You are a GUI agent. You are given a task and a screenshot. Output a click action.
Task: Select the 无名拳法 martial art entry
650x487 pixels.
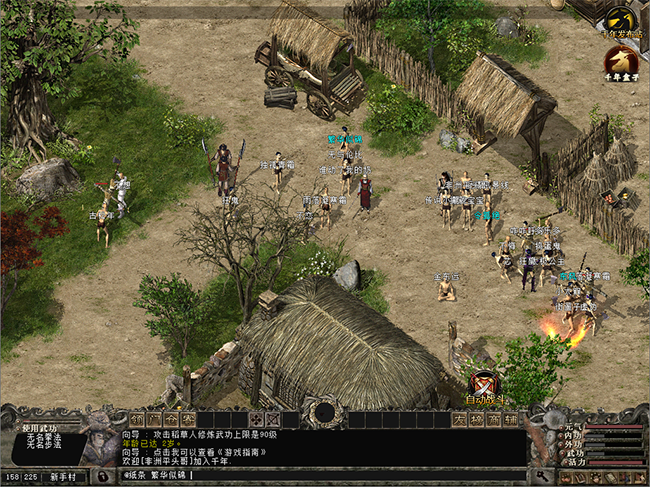[x=44, y=437]
